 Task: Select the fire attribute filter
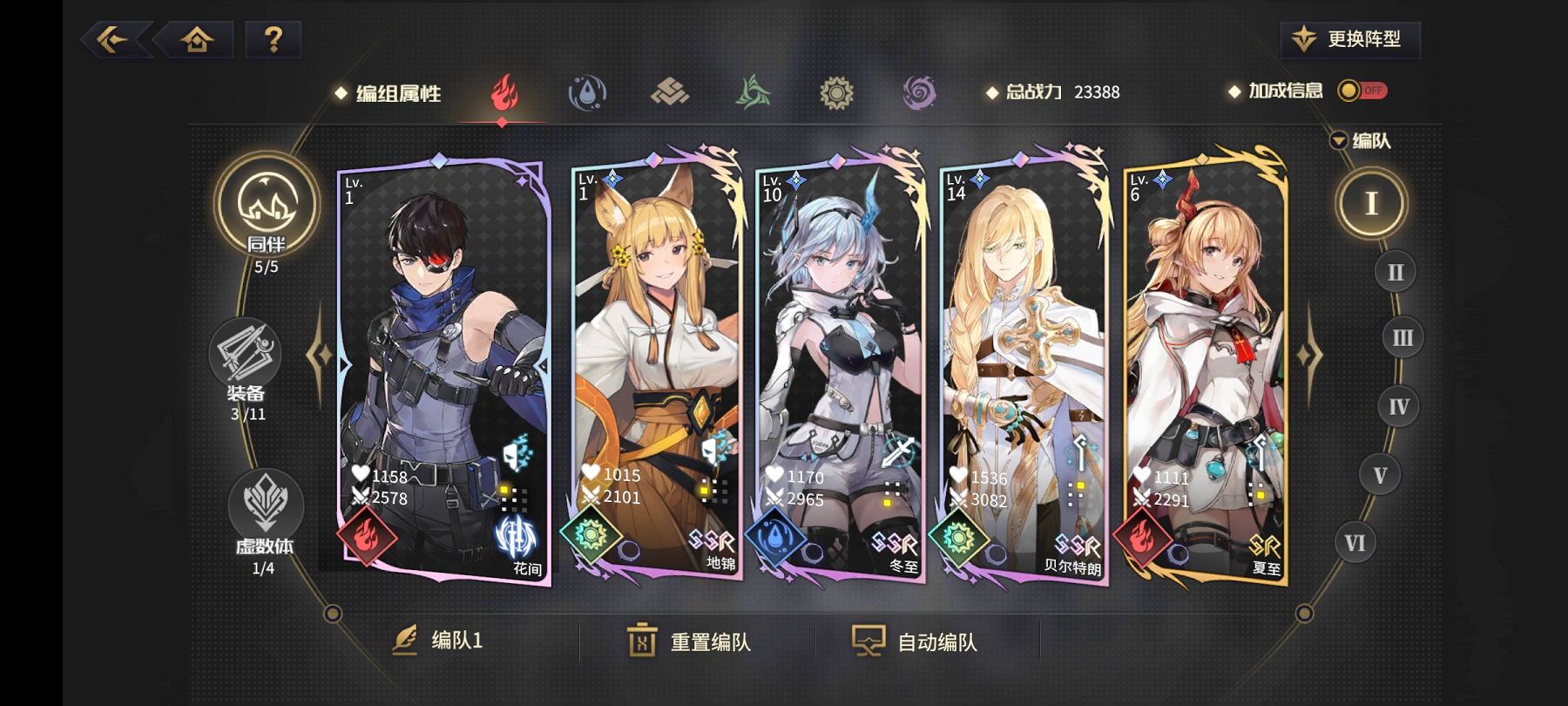[x=504, y=92]
